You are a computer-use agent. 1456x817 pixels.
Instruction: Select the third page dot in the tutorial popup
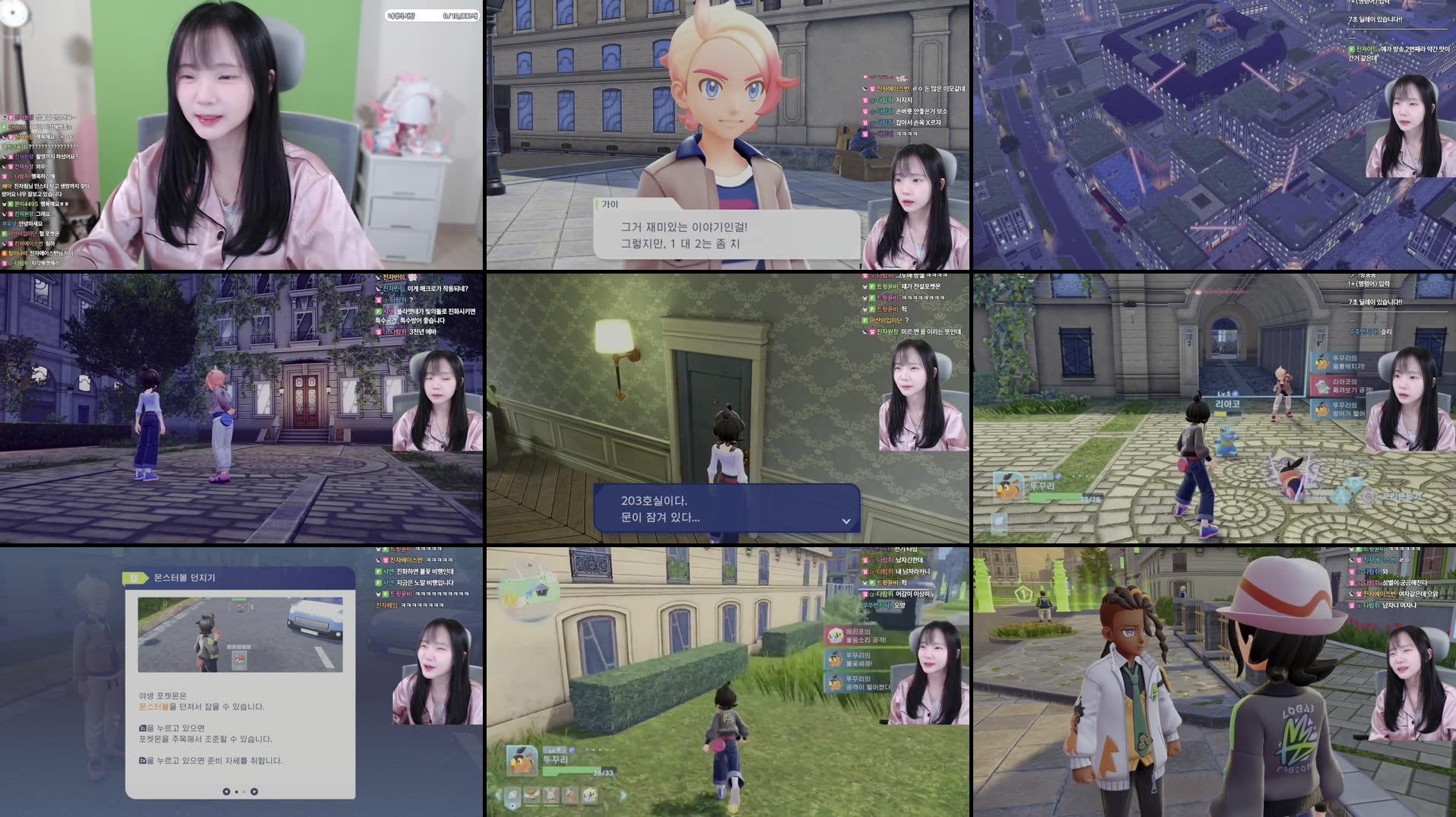coord(244,792)
